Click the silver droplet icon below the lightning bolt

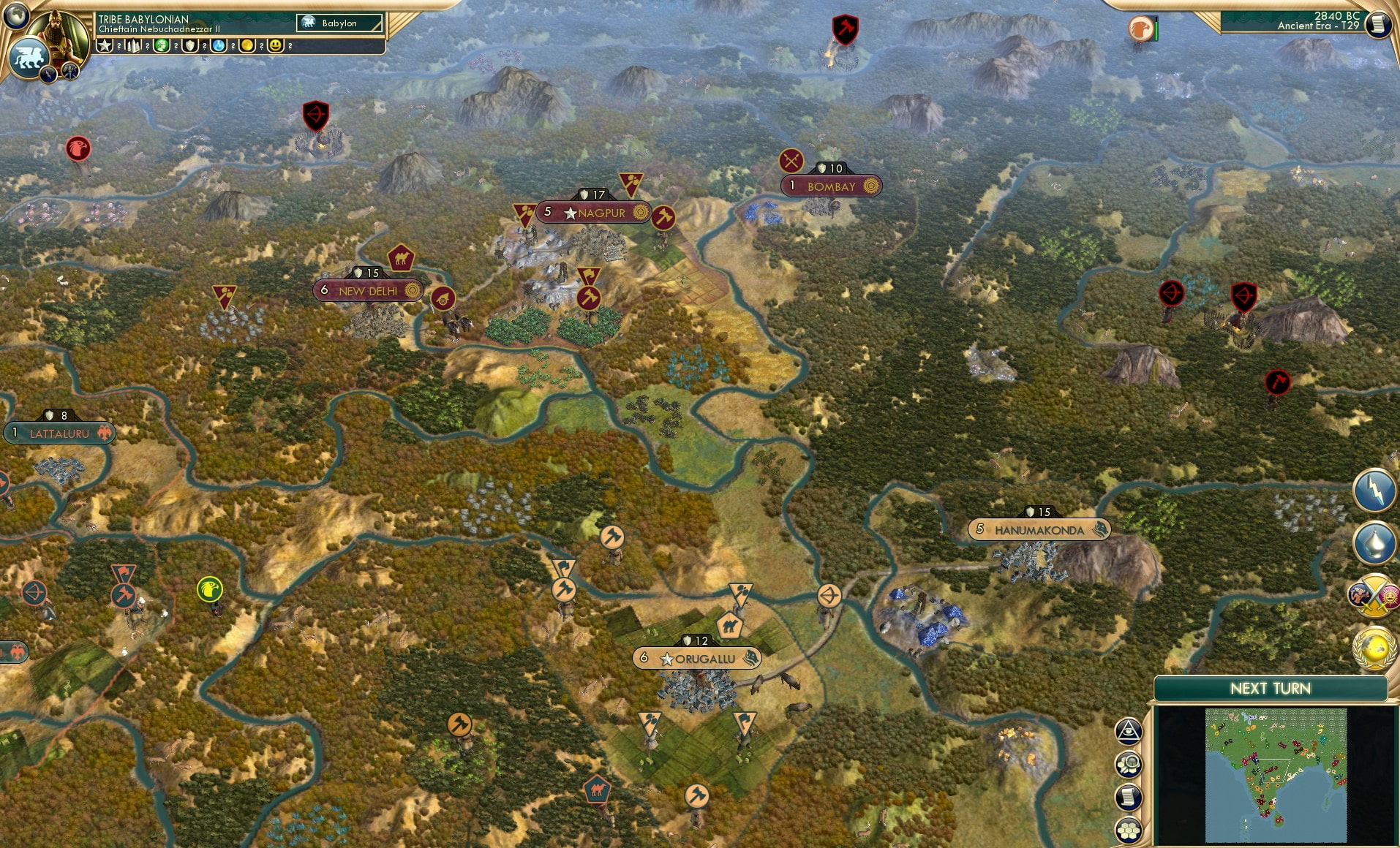point(1374,542)
